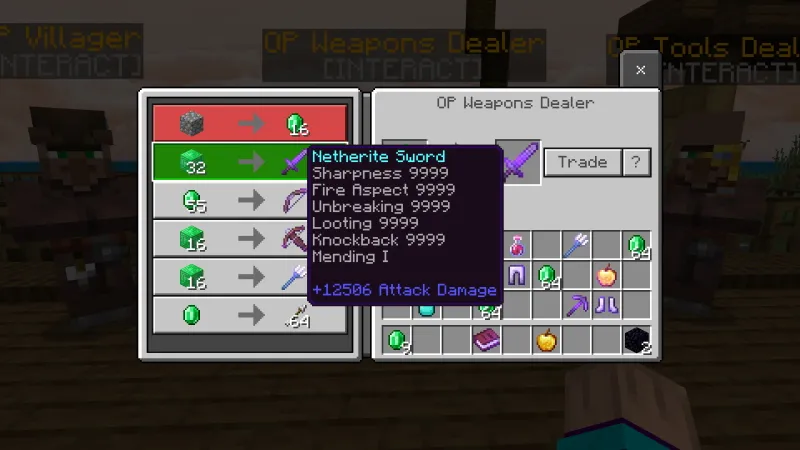
Task: Click the Trade button
Action: [582, 162]
